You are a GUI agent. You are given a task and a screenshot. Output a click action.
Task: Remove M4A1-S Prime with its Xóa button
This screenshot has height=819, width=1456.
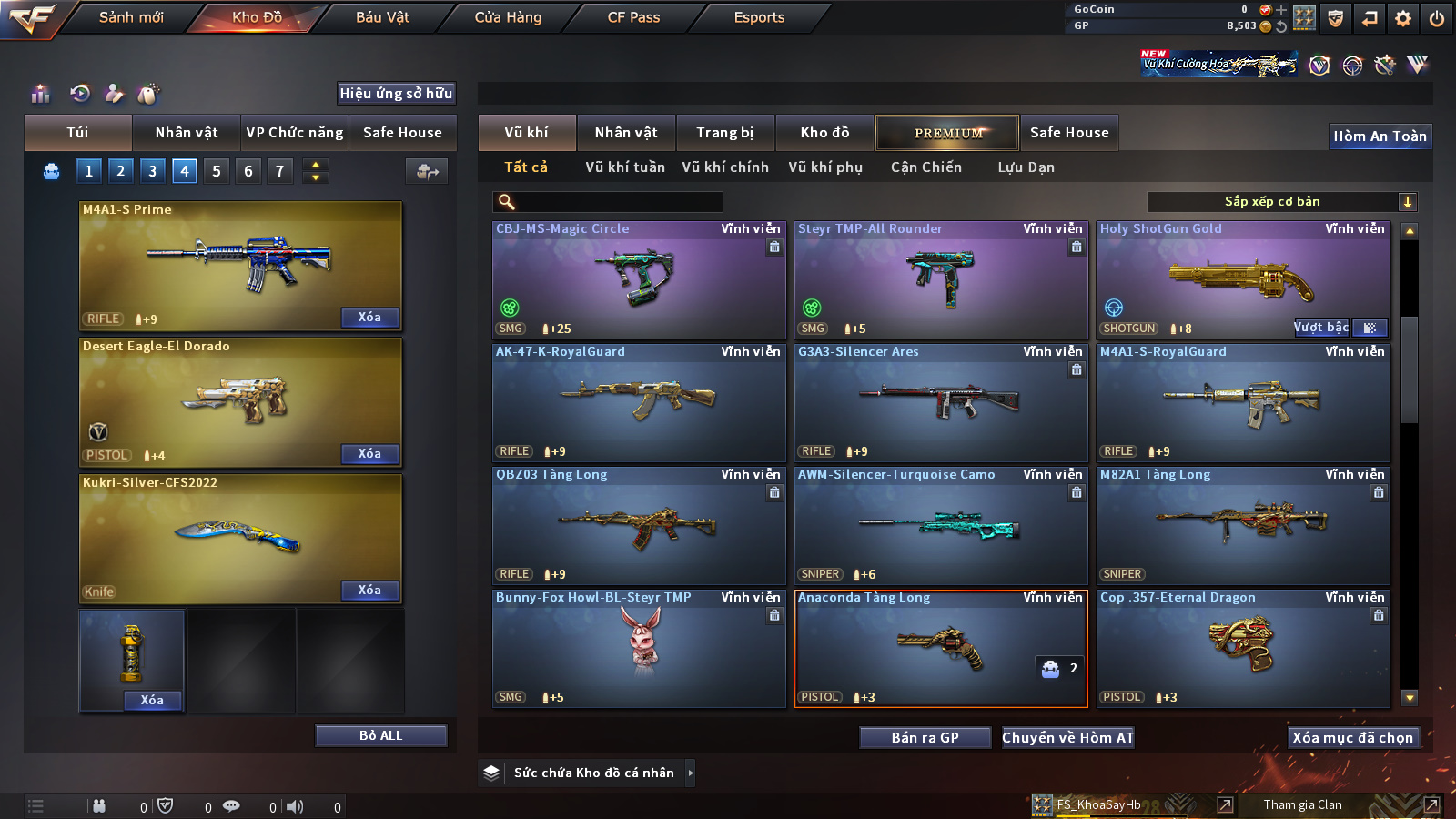point(369,317)
